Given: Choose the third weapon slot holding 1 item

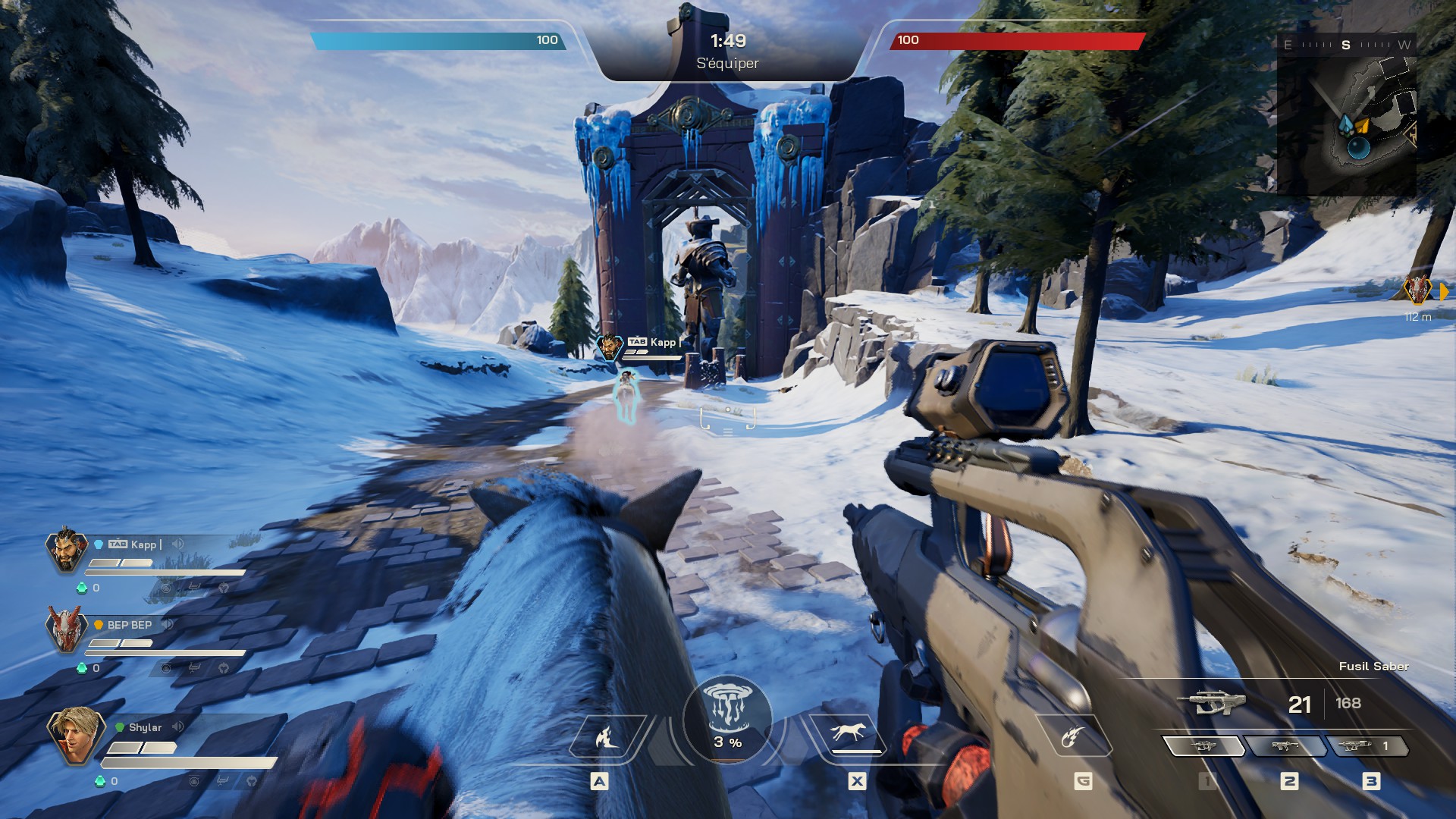Looking at the screenshot, I should pos(1365,746).
